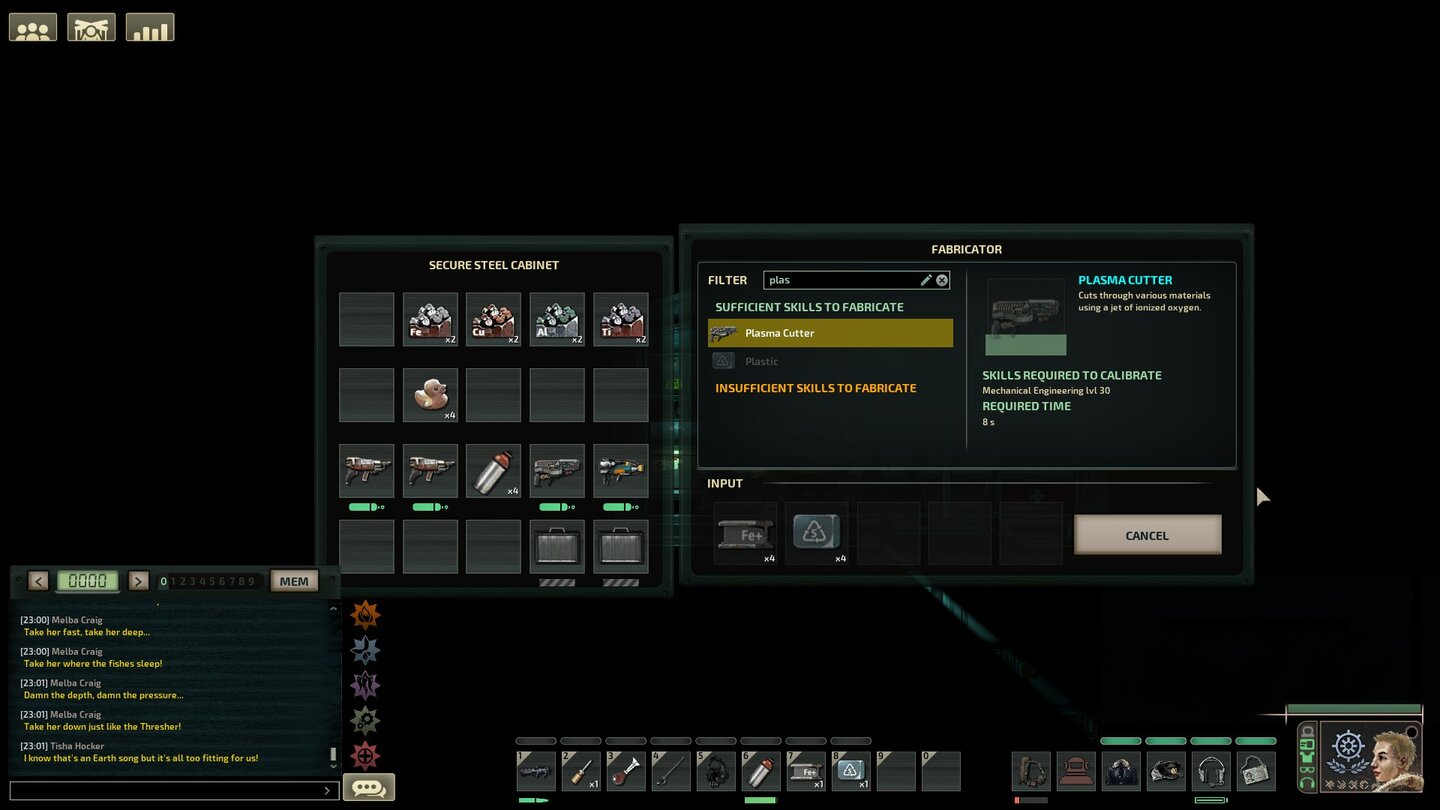Click the periscope view toolbar icon

91,27
